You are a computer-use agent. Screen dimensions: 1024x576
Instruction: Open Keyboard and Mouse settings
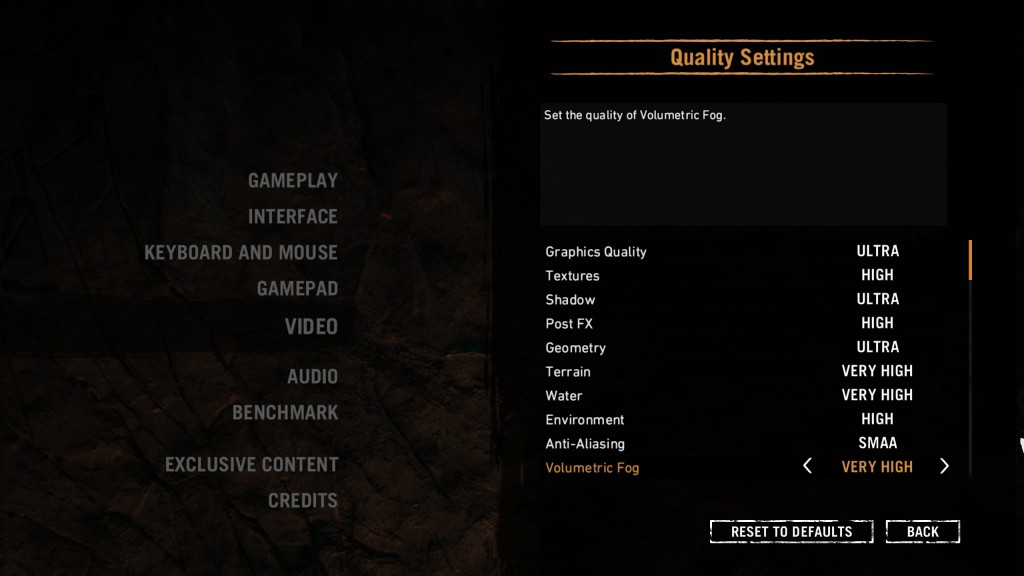241,253
